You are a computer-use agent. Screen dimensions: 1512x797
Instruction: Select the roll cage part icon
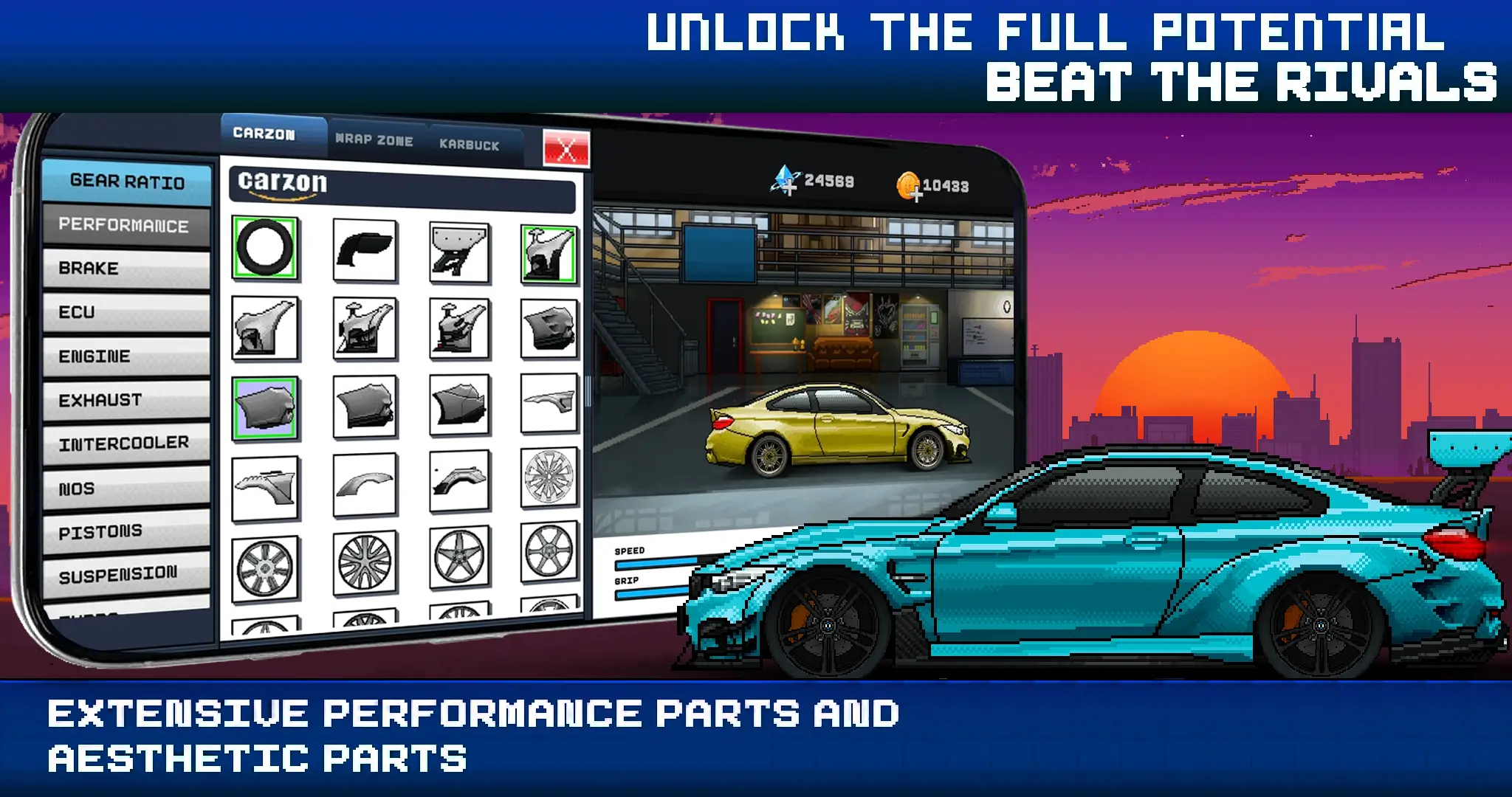[x=458, y=251]
